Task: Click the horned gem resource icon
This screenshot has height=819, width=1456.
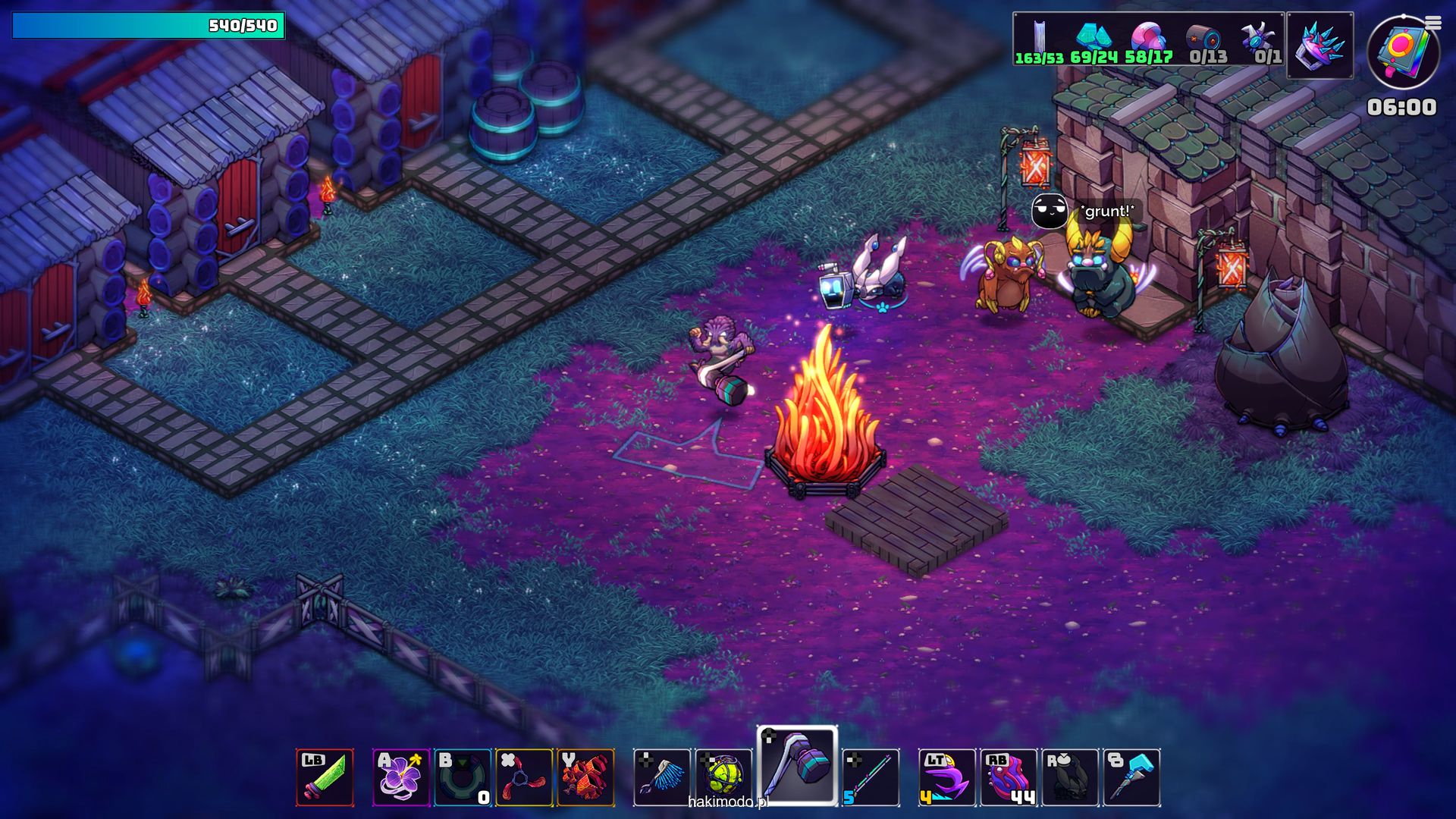Action: point(1259,37)
